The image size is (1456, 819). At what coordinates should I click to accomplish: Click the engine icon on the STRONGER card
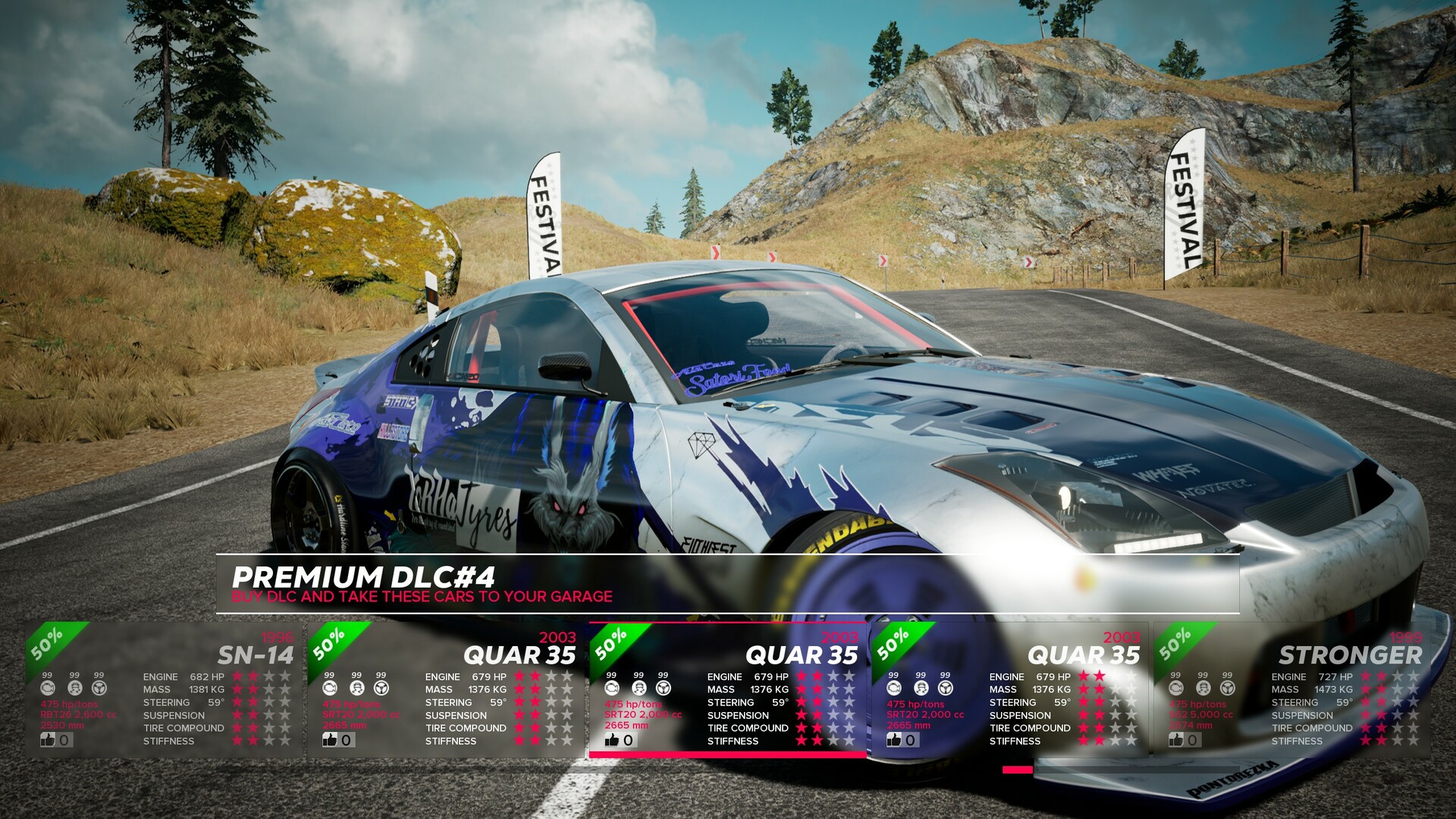[1176, 689]
